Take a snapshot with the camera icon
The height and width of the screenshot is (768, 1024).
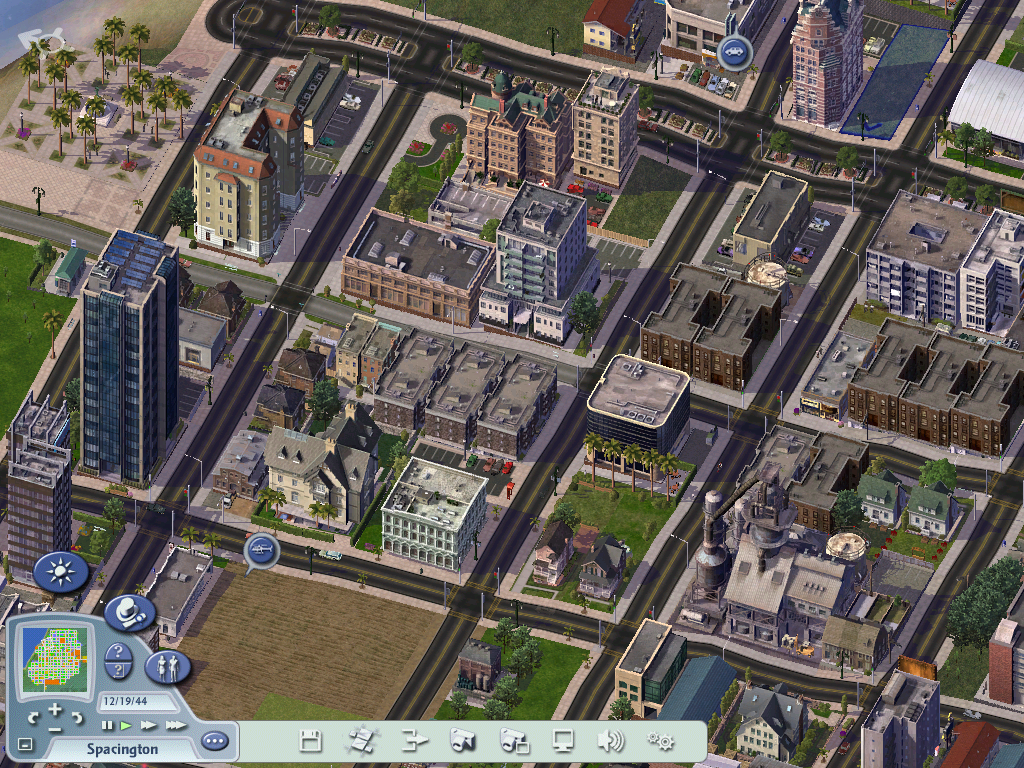click(x=462, y=741)
